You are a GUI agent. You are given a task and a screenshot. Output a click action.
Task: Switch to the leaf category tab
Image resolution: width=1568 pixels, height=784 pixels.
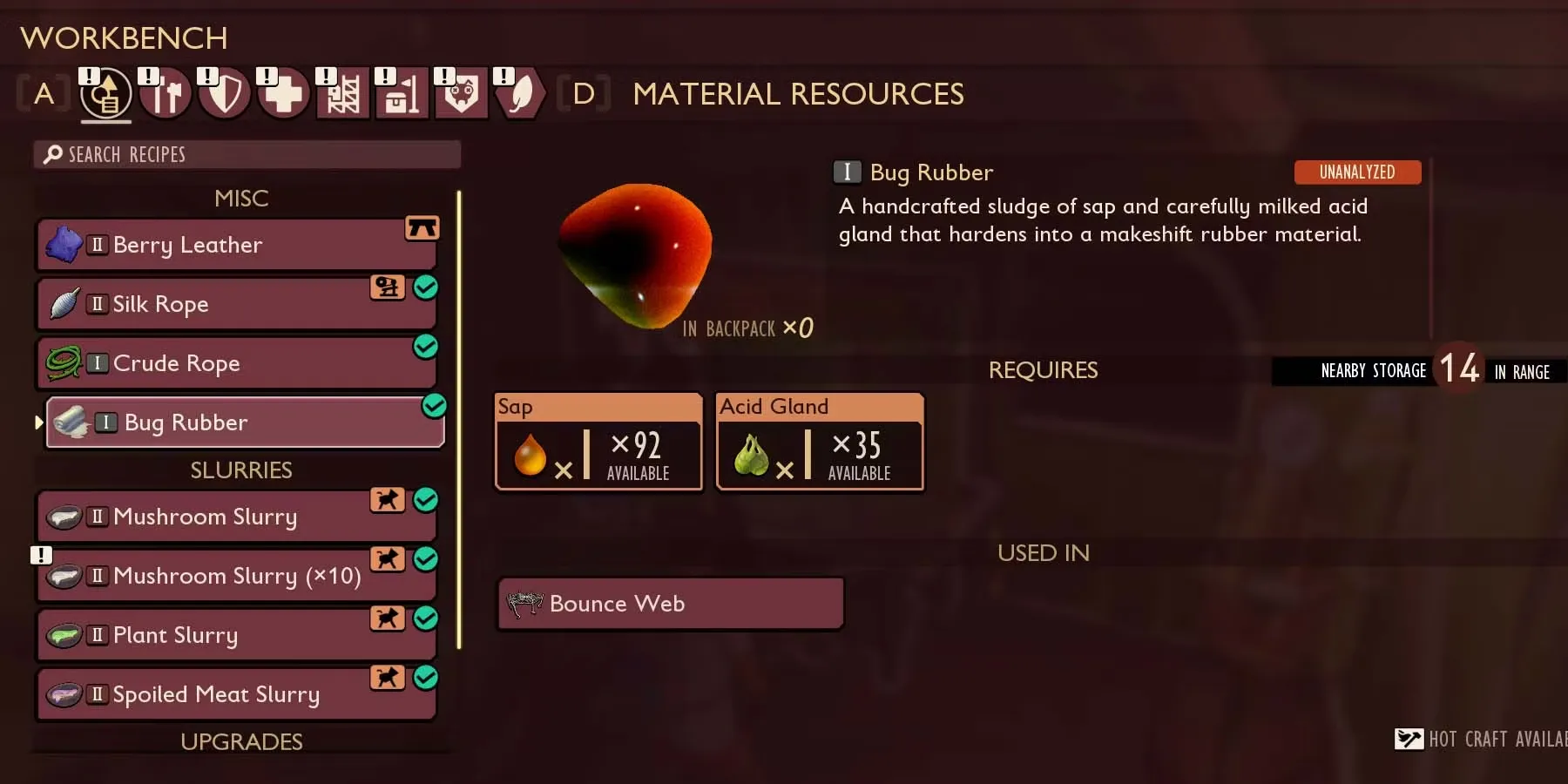[x=520, y=94]
